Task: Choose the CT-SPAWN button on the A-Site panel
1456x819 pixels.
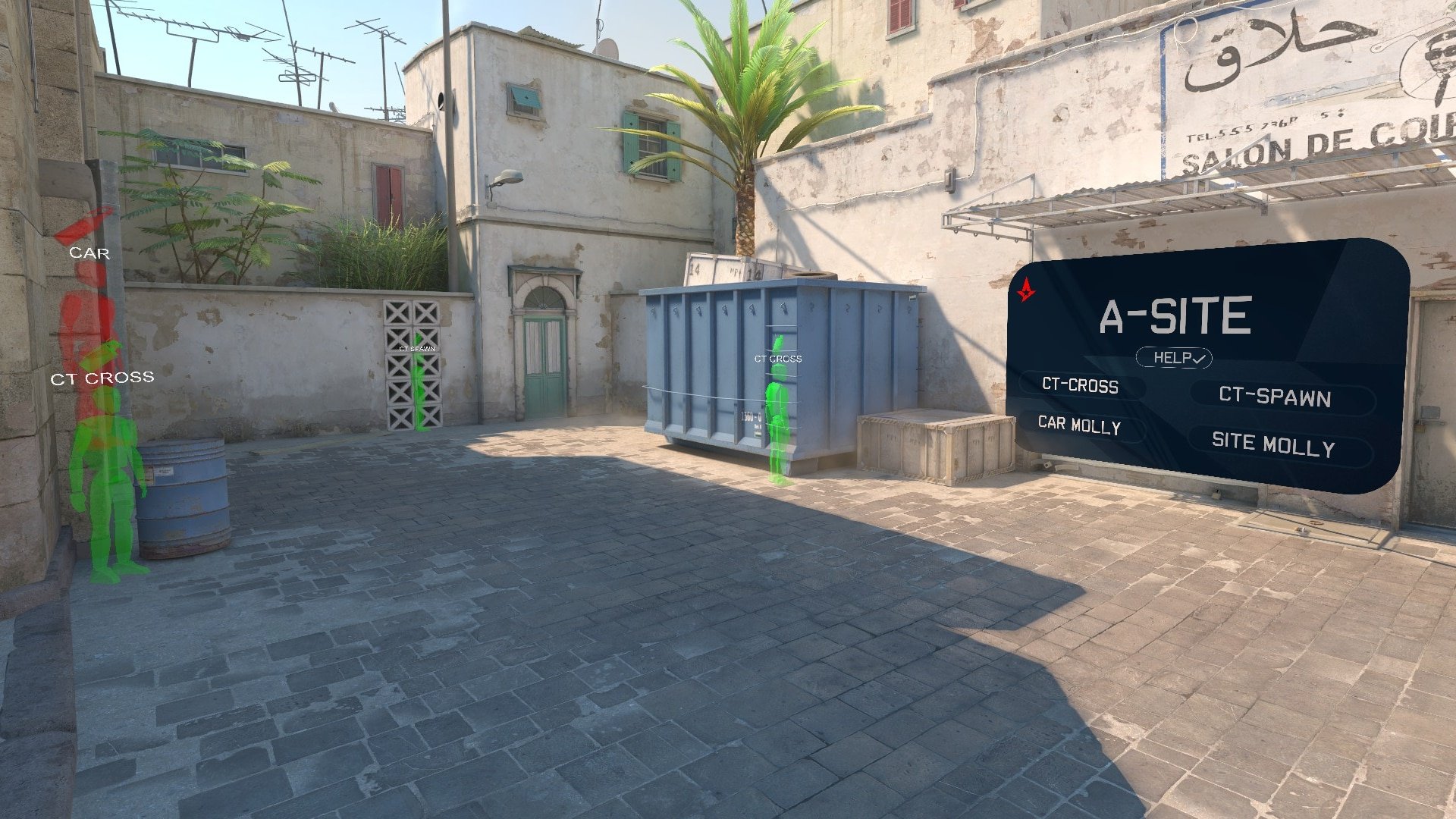Action: tap(1275, 397)
